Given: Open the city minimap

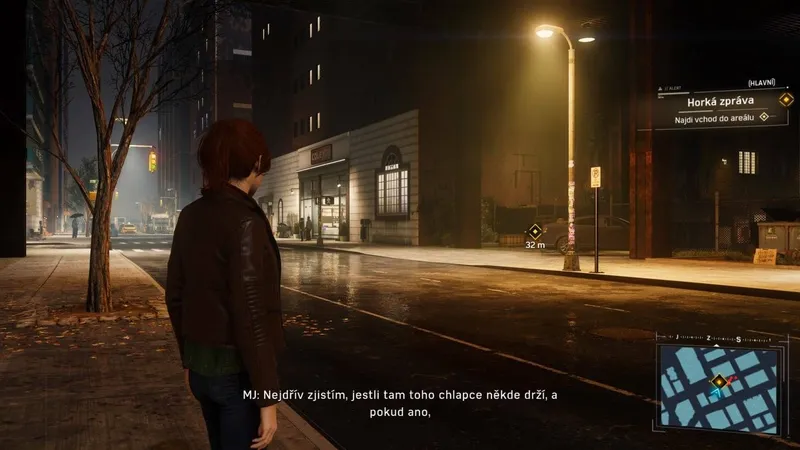Looking at the screenshot, I should click(718, 388).
